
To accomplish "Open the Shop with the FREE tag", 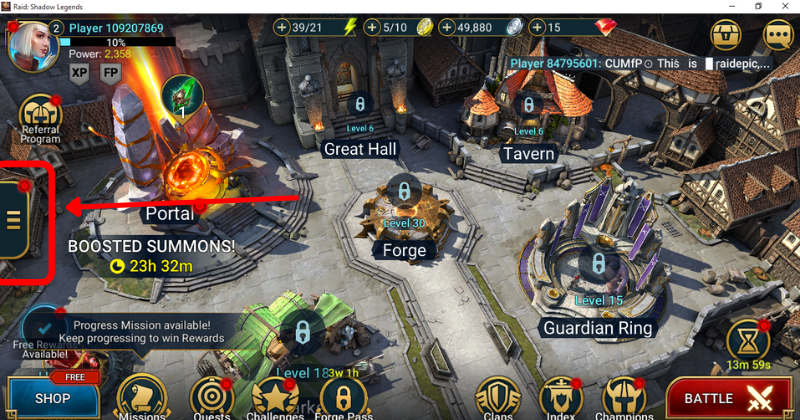I will click(50, 397).
